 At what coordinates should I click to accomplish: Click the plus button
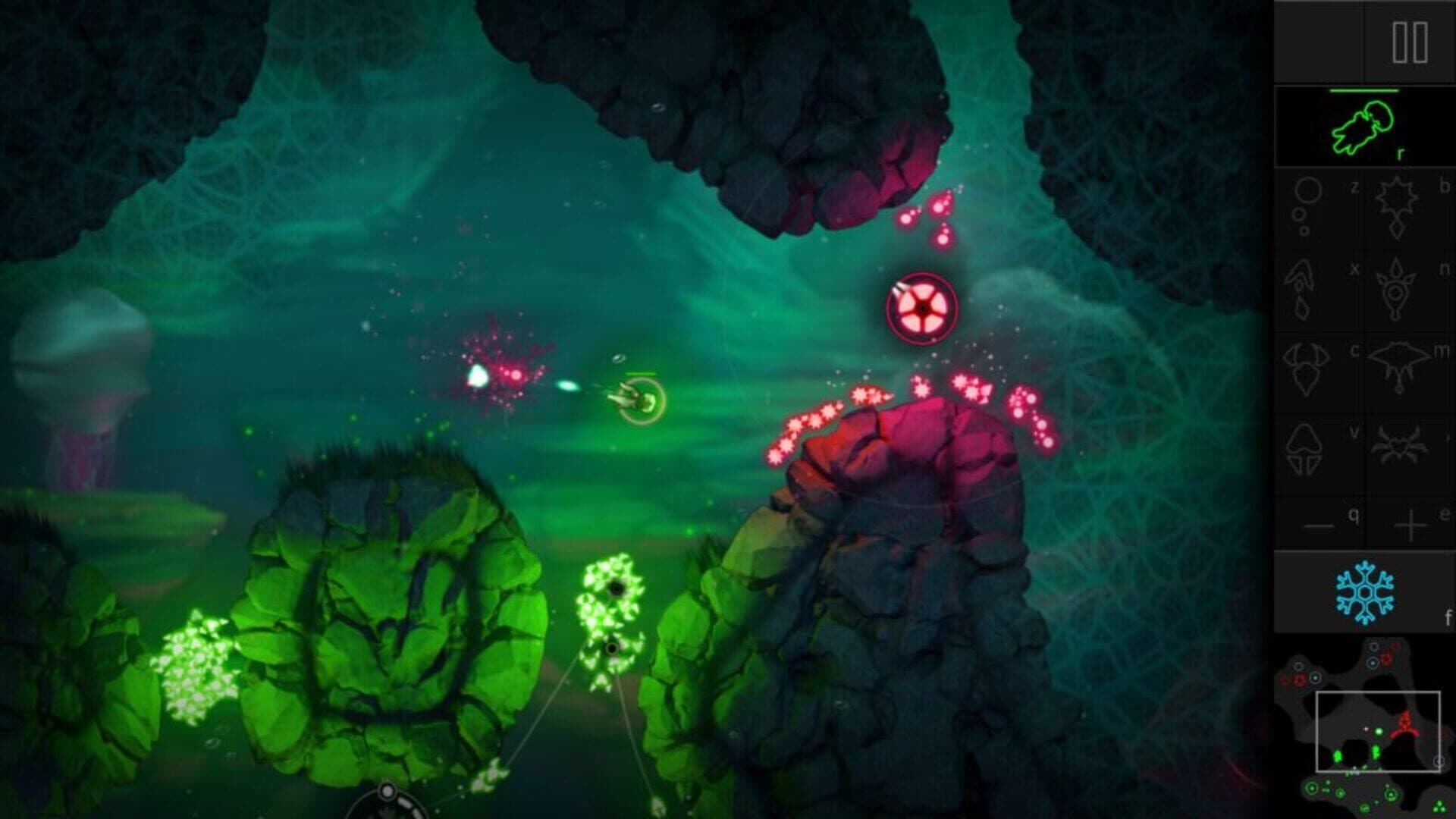point(1410,525)
